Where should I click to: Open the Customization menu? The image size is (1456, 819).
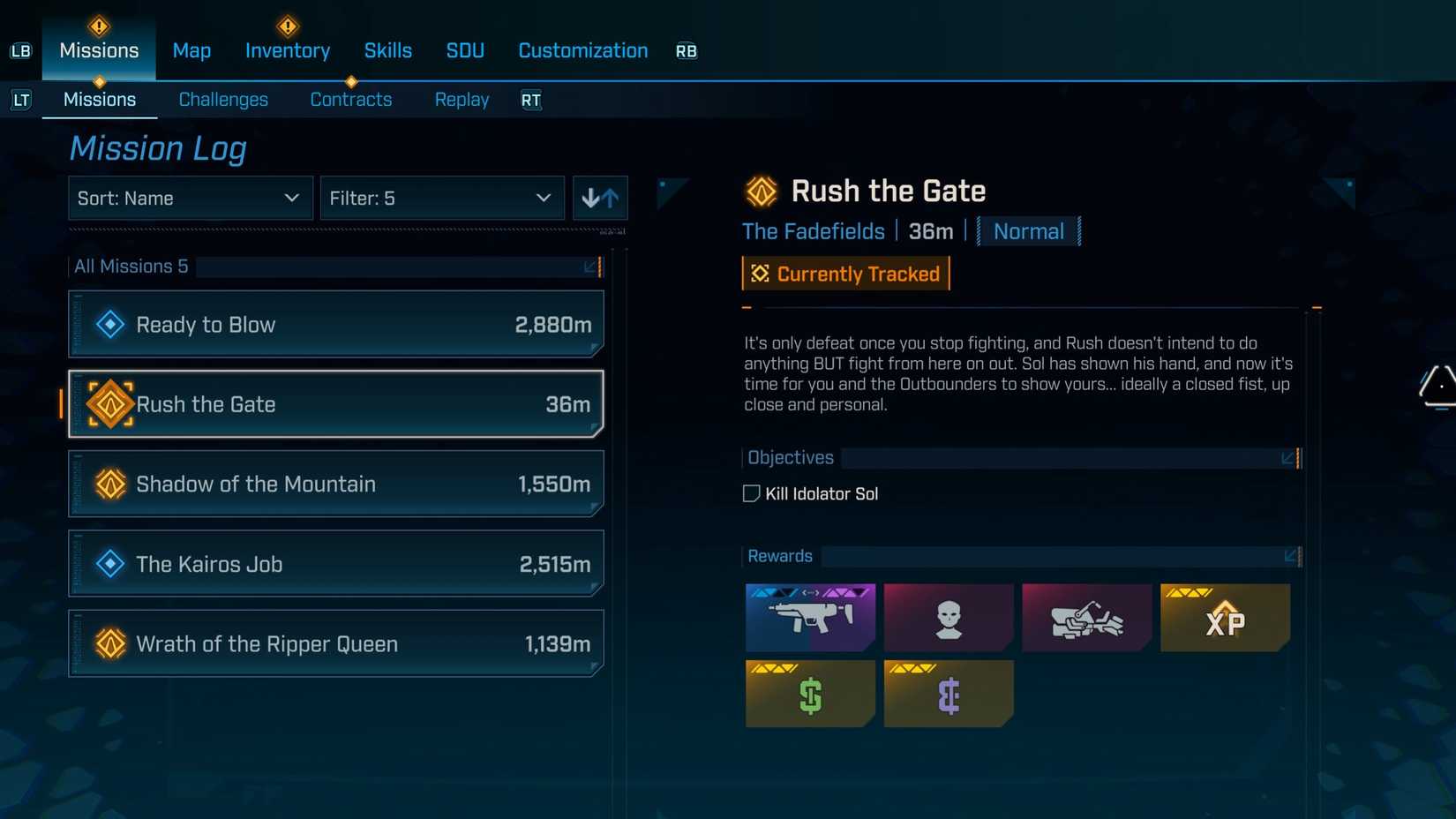click(582, 50)
